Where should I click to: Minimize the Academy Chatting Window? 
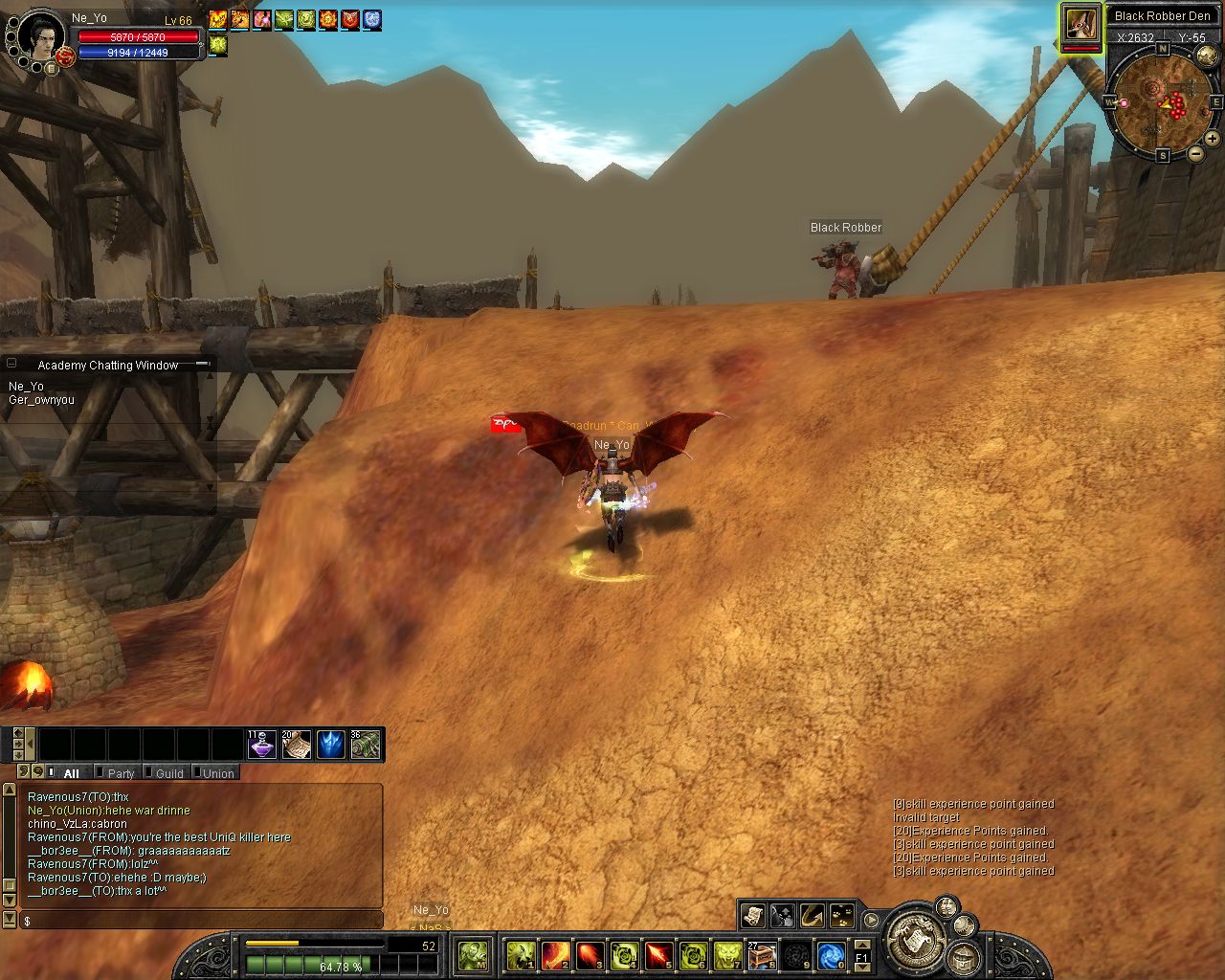coord(202,365)
